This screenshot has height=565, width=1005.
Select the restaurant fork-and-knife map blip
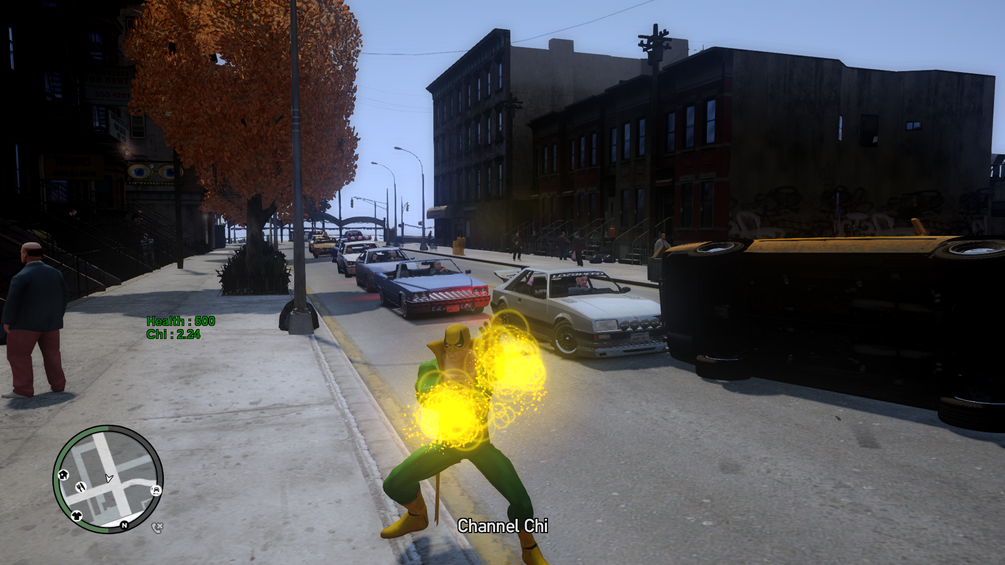81,487
